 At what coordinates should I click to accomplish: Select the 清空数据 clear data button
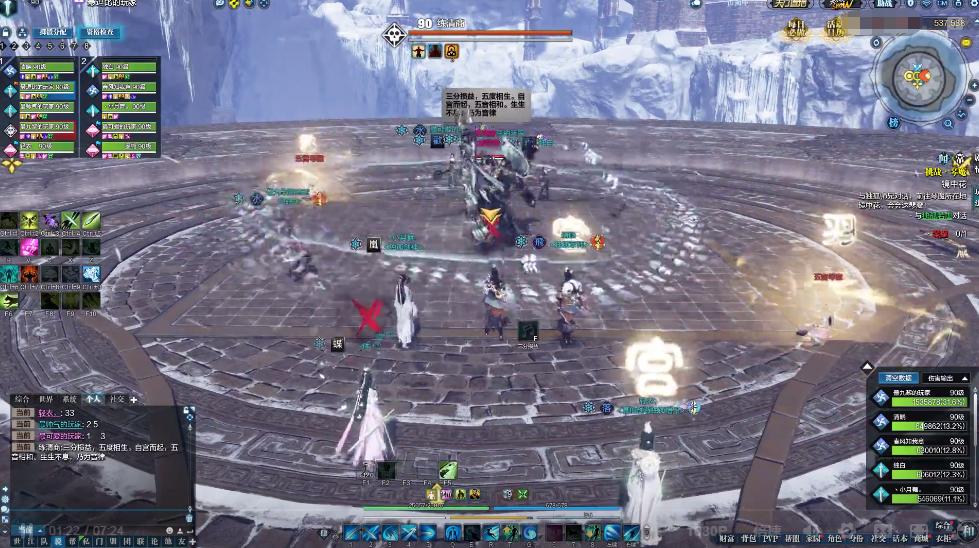tap(897, 378)
